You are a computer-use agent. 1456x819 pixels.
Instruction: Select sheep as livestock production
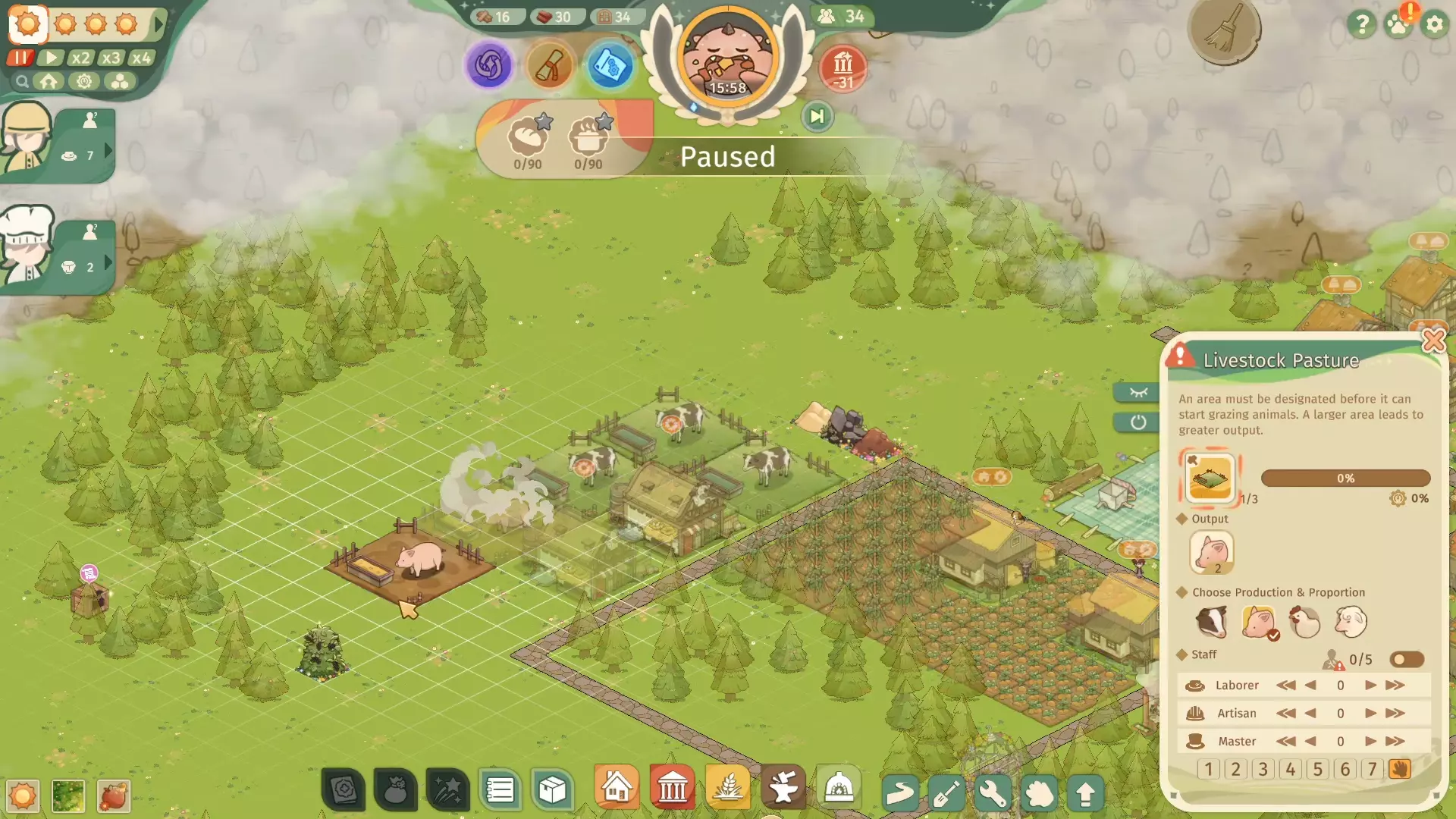click(1351, 622)
